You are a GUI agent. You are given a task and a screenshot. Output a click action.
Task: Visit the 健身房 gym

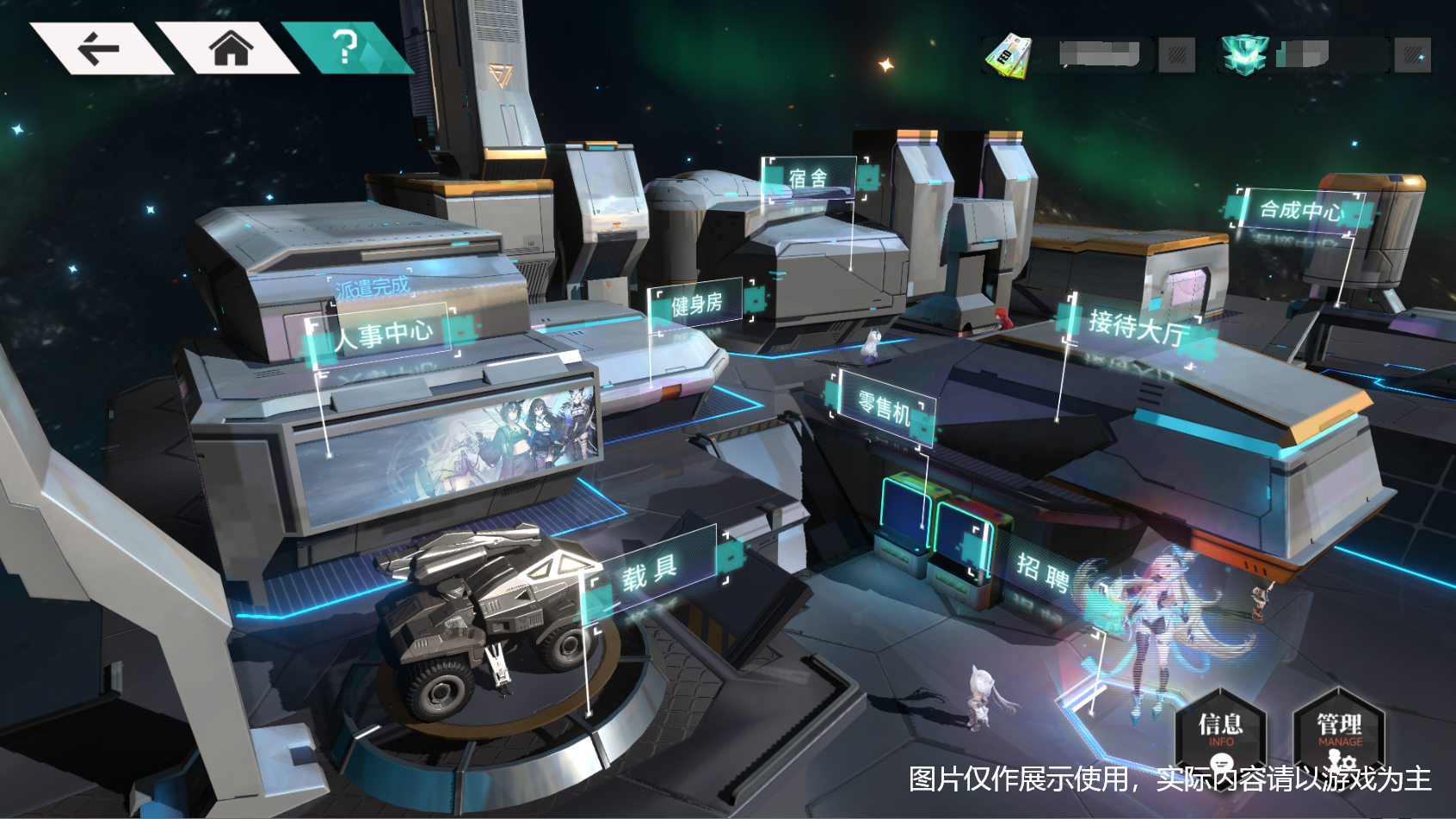point(696,304)
